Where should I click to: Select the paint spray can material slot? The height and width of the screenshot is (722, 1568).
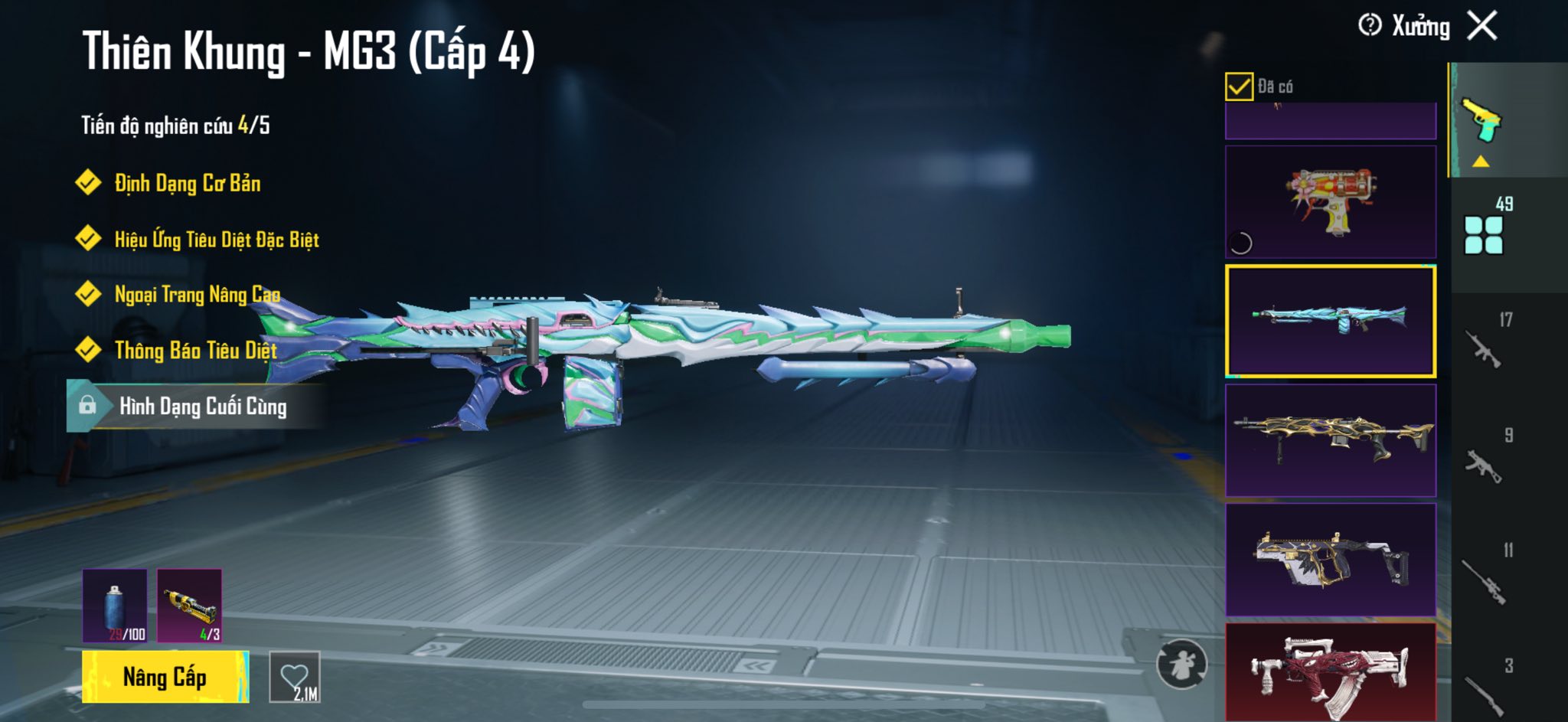[x=115, y=605]
